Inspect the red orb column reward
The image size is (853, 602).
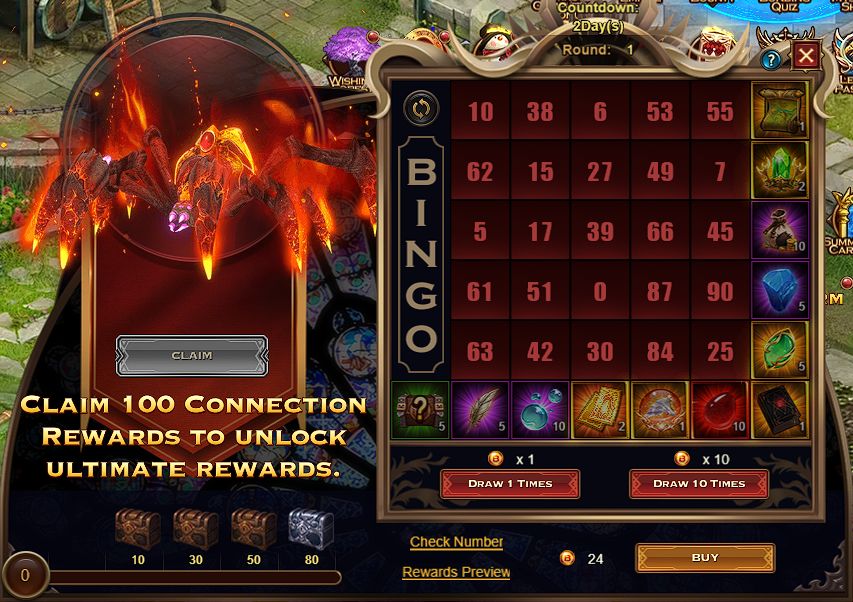pos(720,411)
